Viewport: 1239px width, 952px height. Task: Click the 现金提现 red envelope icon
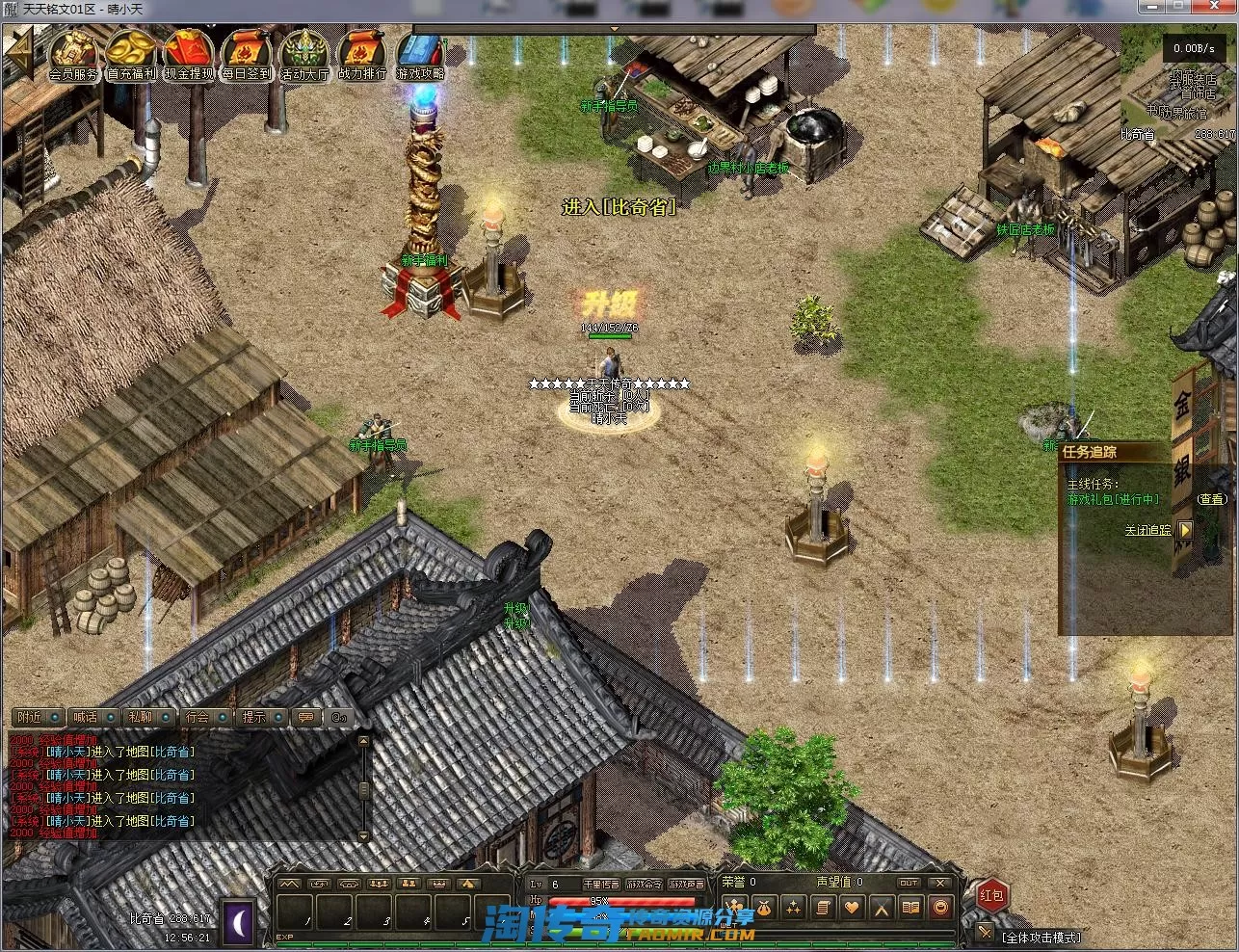(189, 55)
